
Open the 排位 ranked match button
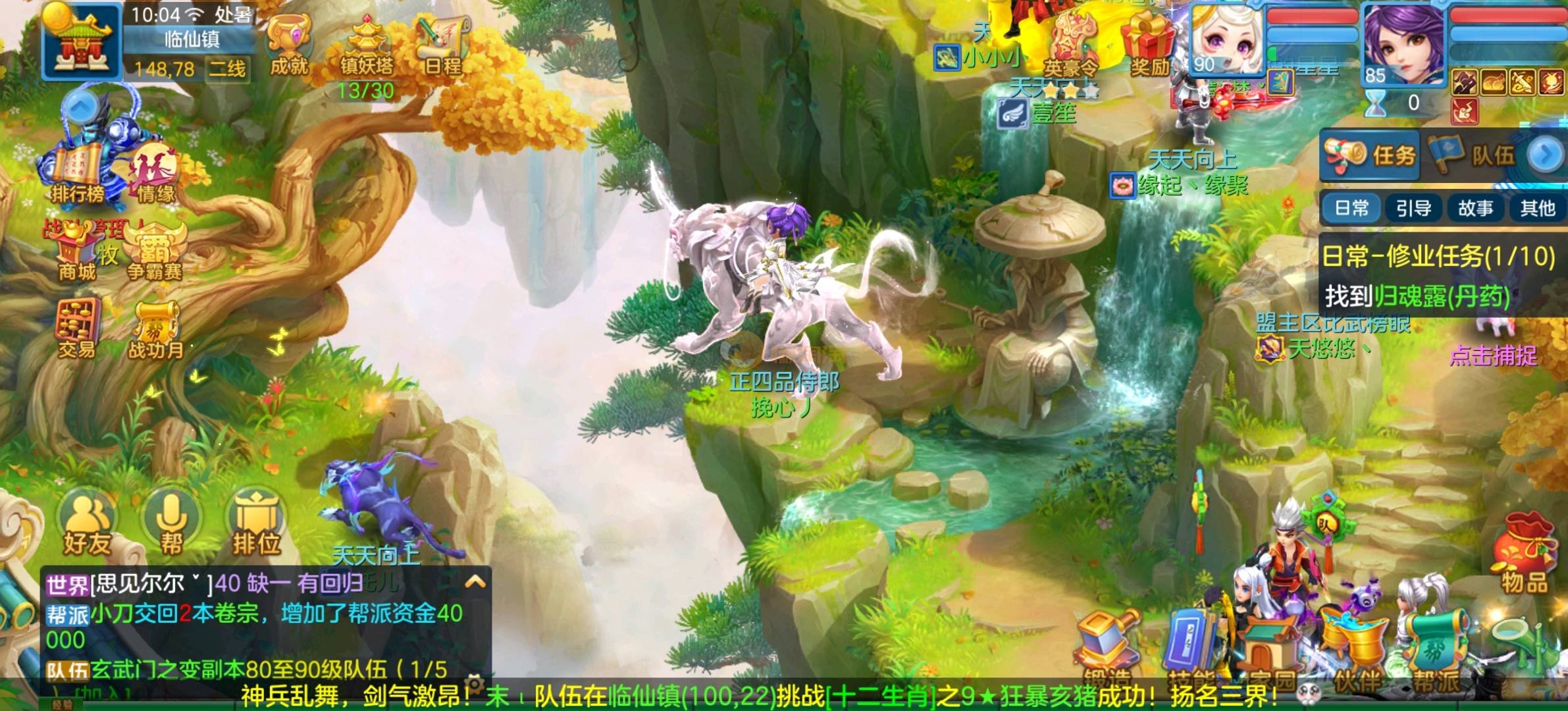[x=257, y=527]
